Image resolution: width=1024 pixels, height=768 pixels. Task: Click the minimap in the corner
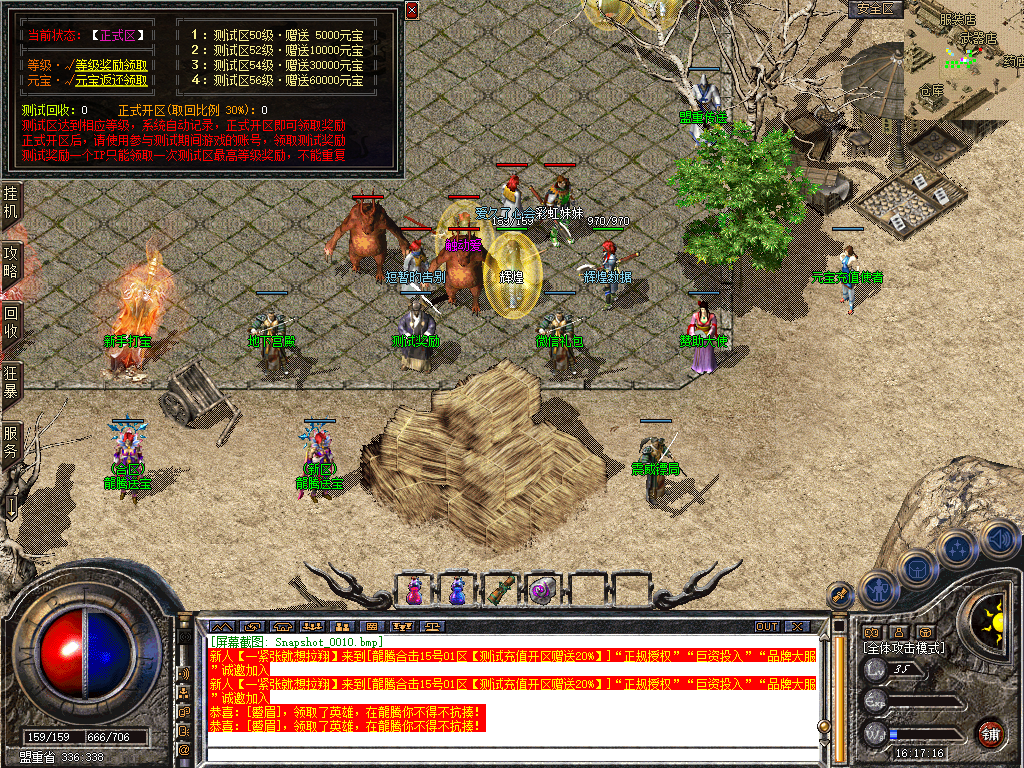click(x=964, y=60)
